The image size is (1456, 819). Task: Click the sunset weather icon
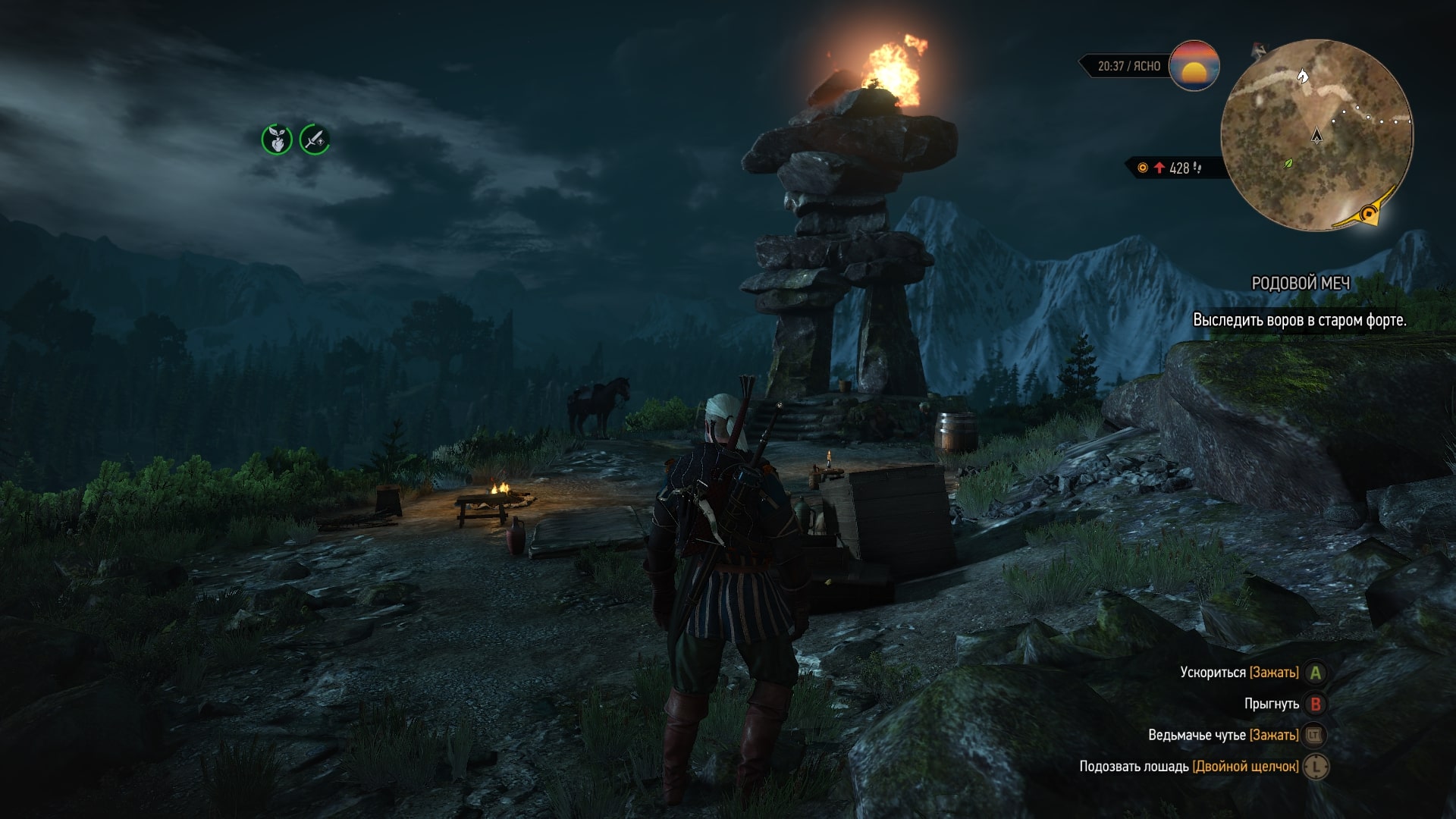pos(1194,66)
